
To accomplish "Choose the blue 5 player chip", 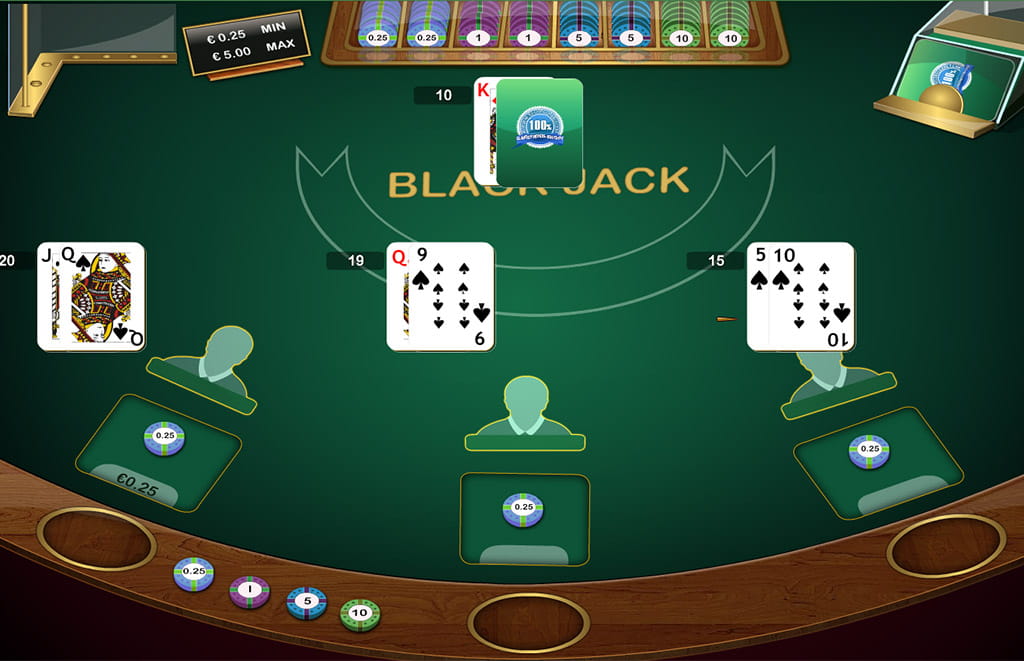I will [306, 602].
